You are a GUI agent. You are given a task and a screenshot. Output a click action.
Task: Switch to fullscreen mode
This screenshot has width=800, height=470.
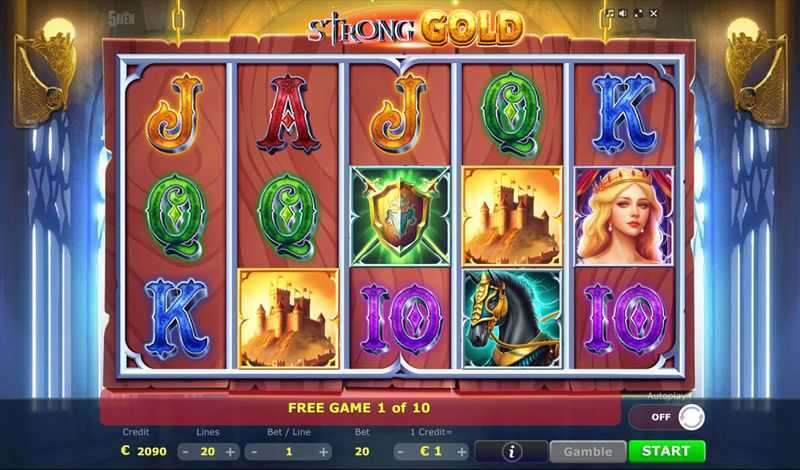coord(638,14)
